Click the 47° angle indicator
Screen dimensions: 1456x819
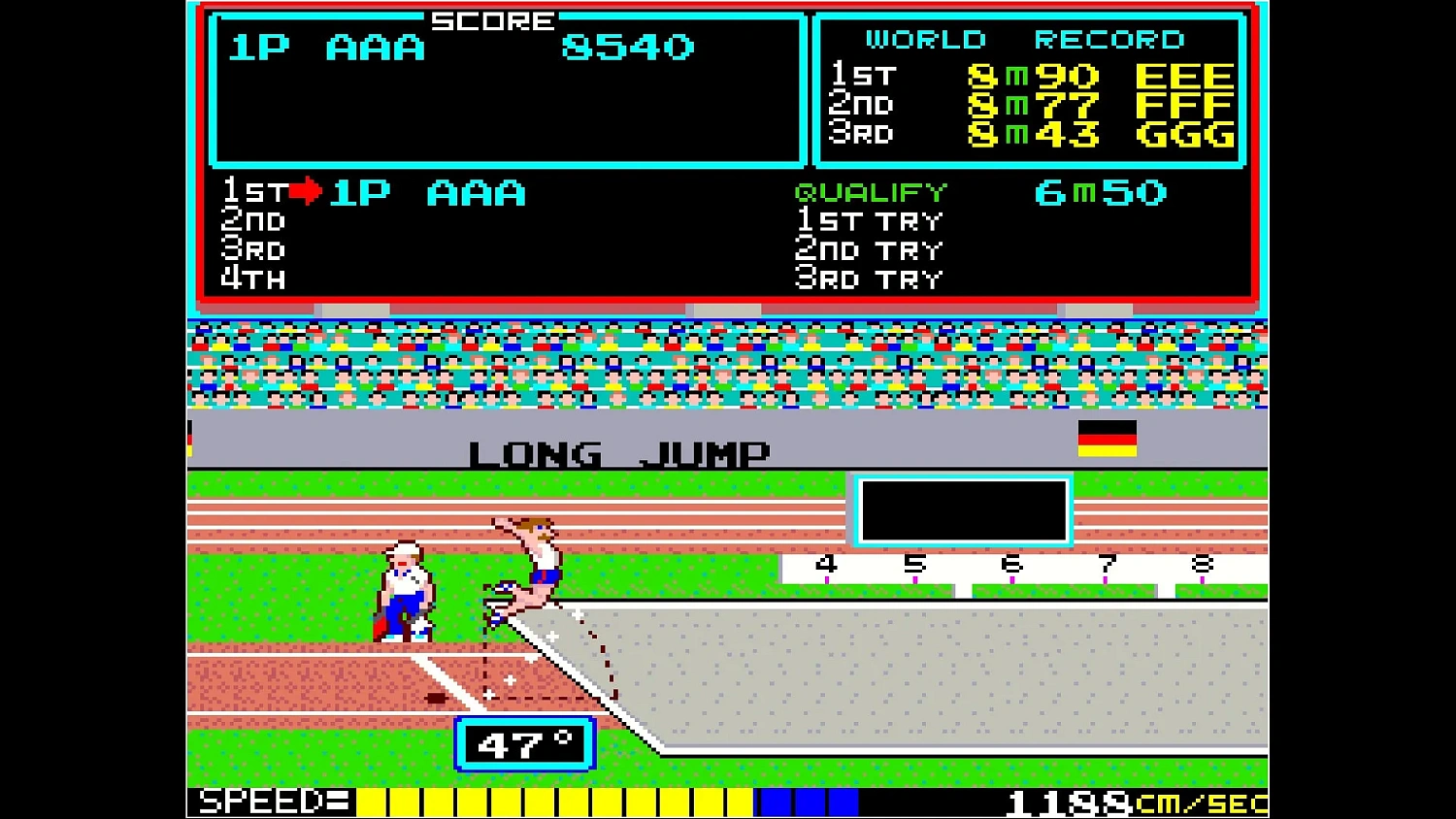click(524, 742)
